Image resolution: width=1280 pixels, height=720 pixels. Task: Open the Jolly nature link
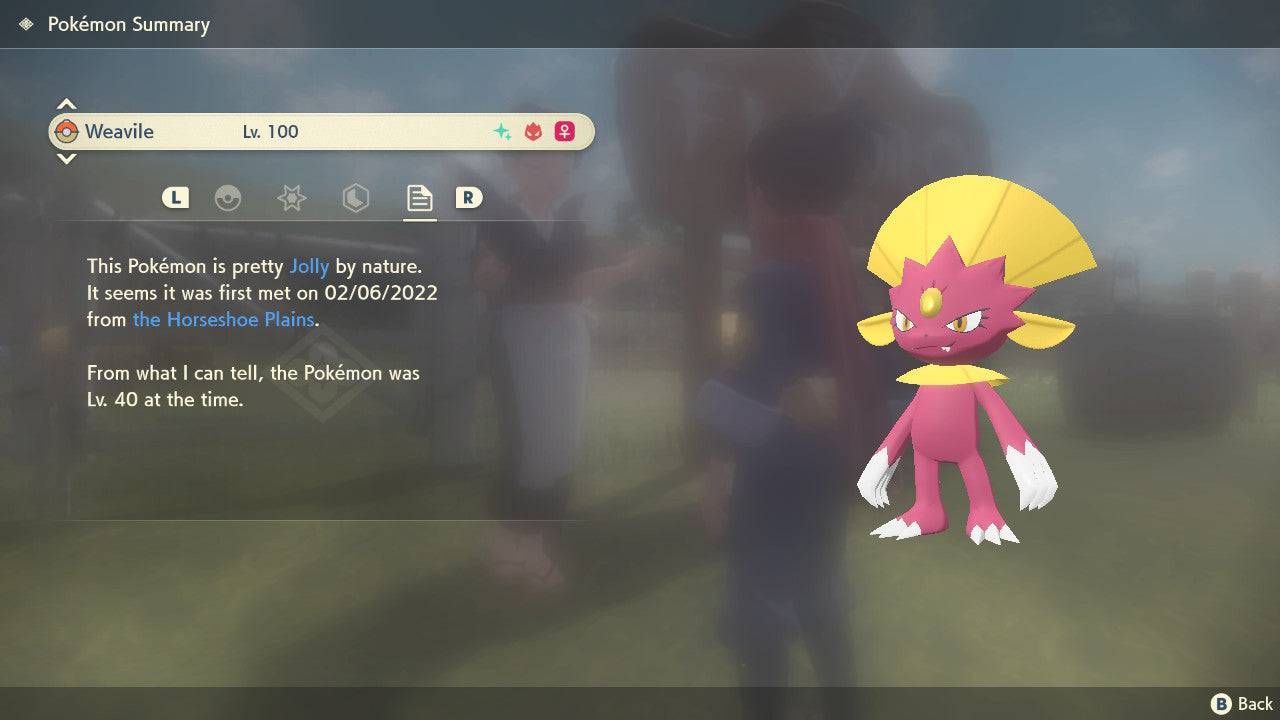310,266
